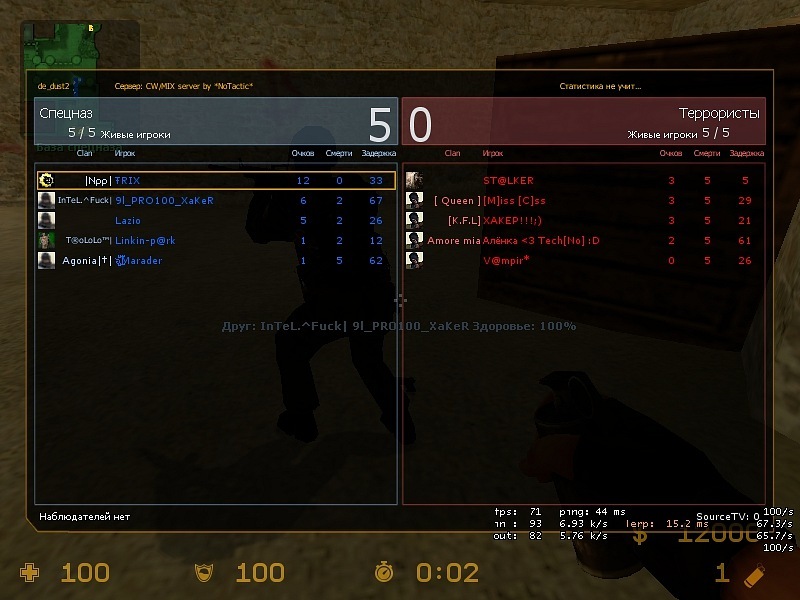Click TRIX's avatar icon
Image resolution: width=800 pixels, height=600 pixels.
tap(46, 181)
